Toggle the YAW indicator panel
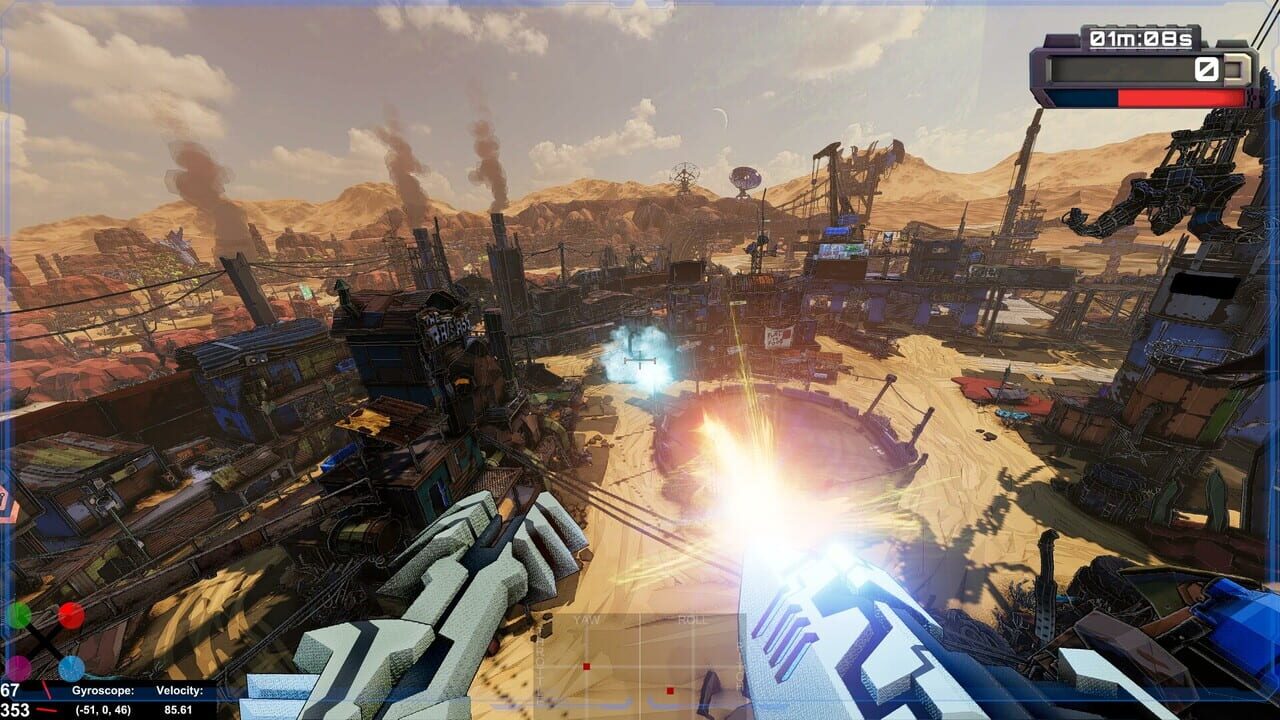 point(586,620)
